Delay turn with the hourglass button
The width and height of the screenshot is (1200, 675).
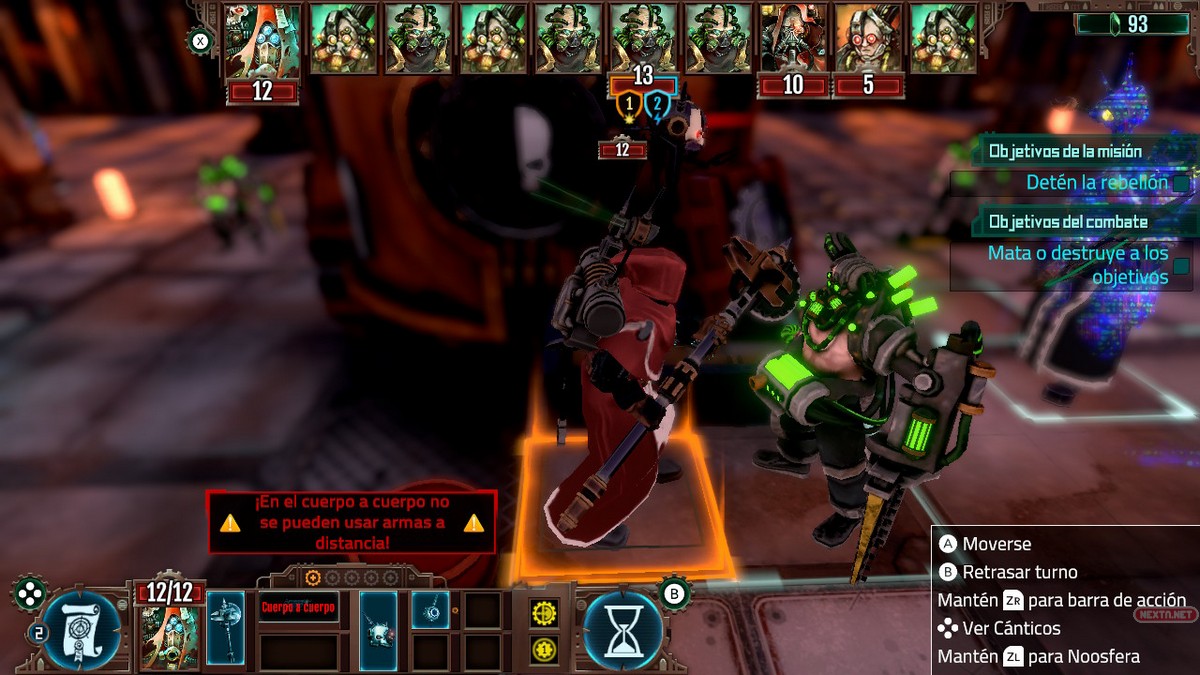coord(622,630)
